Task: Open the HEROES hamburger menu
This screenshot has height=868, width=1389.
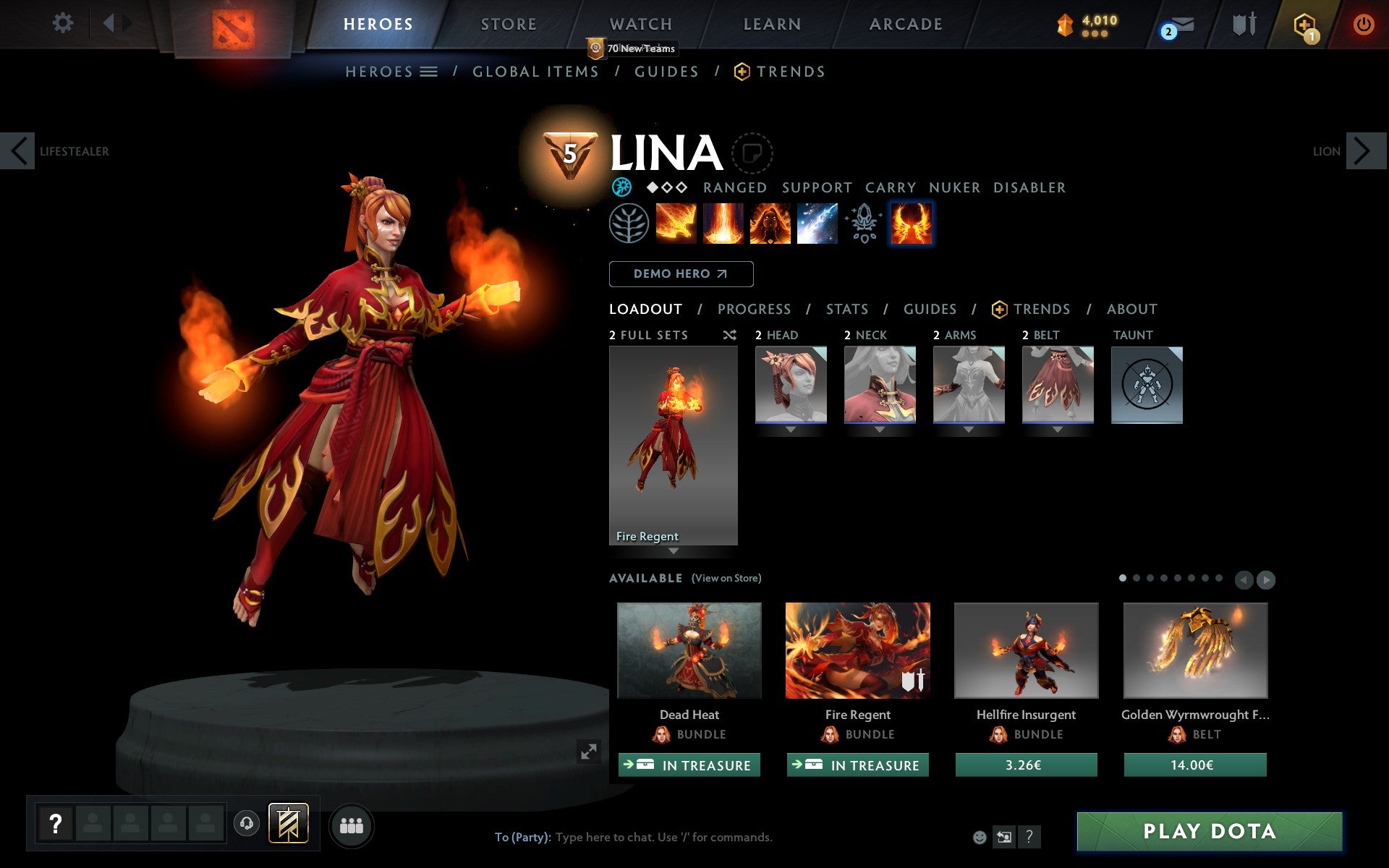Action: [x=429, y=72]
